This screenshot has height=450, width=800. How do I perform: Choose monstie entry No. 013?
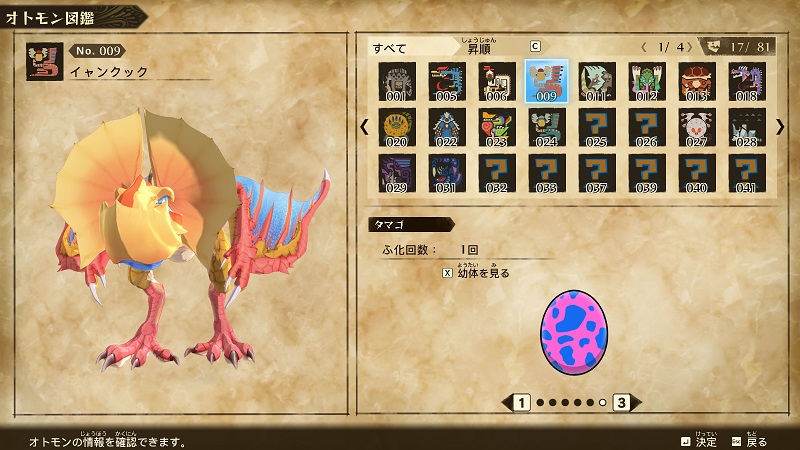click(x=697, y=81)
